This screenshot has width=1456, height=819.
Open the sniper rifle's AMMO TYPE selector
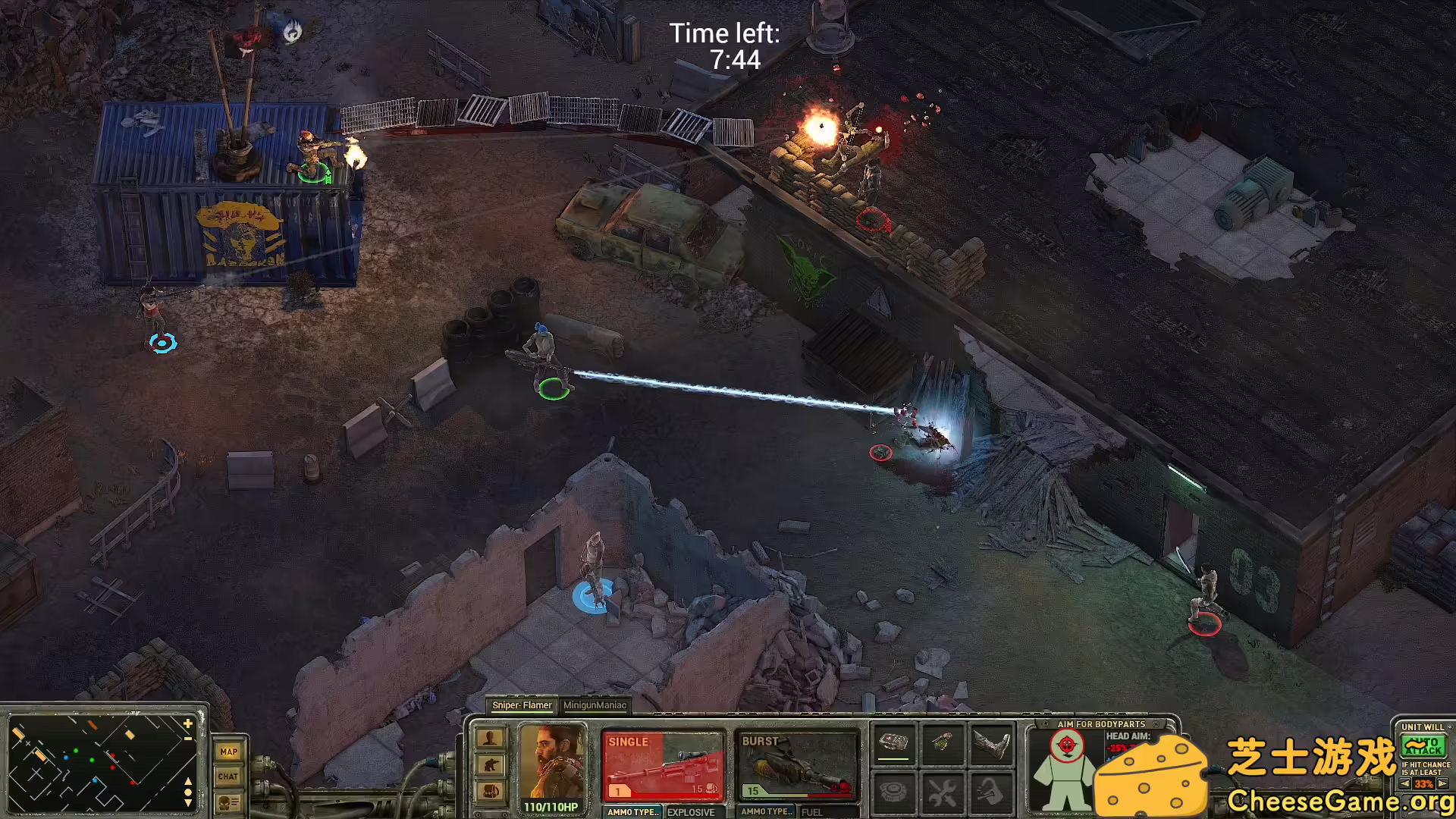click(x=632, y=811)
